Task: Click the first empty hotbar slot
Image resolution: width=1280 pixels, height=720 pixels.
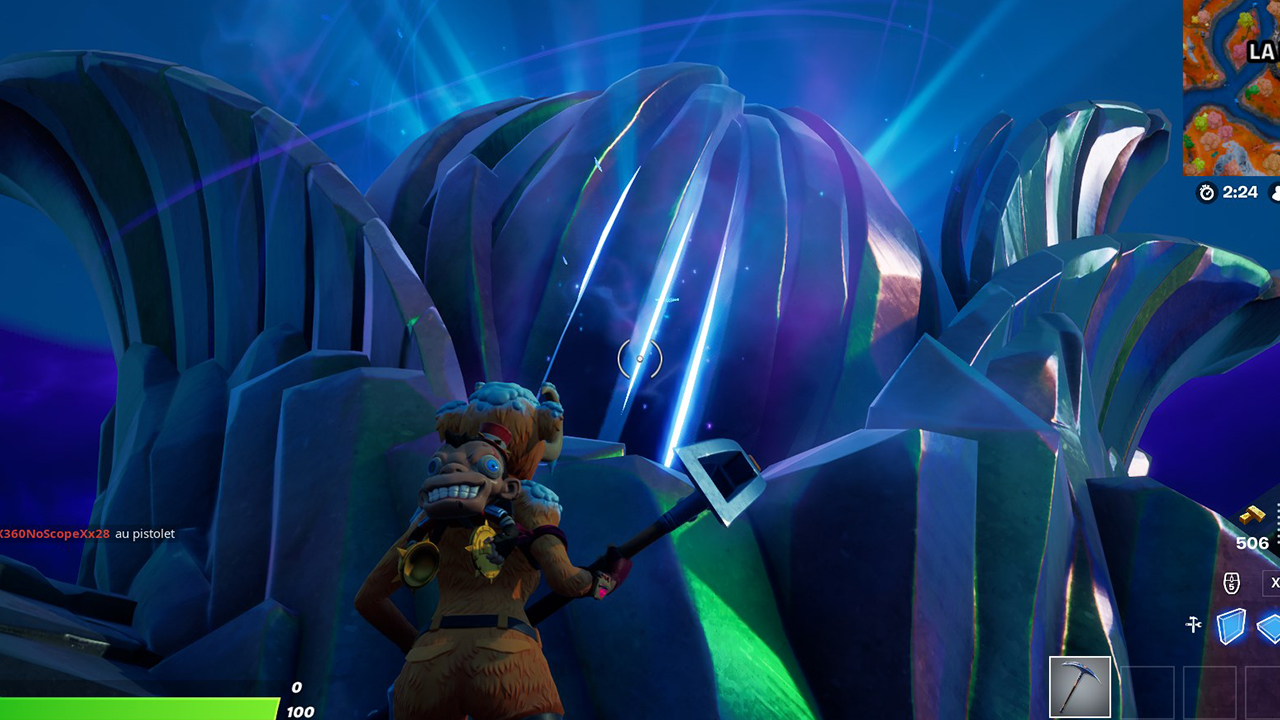Action: click(1147, 692)
